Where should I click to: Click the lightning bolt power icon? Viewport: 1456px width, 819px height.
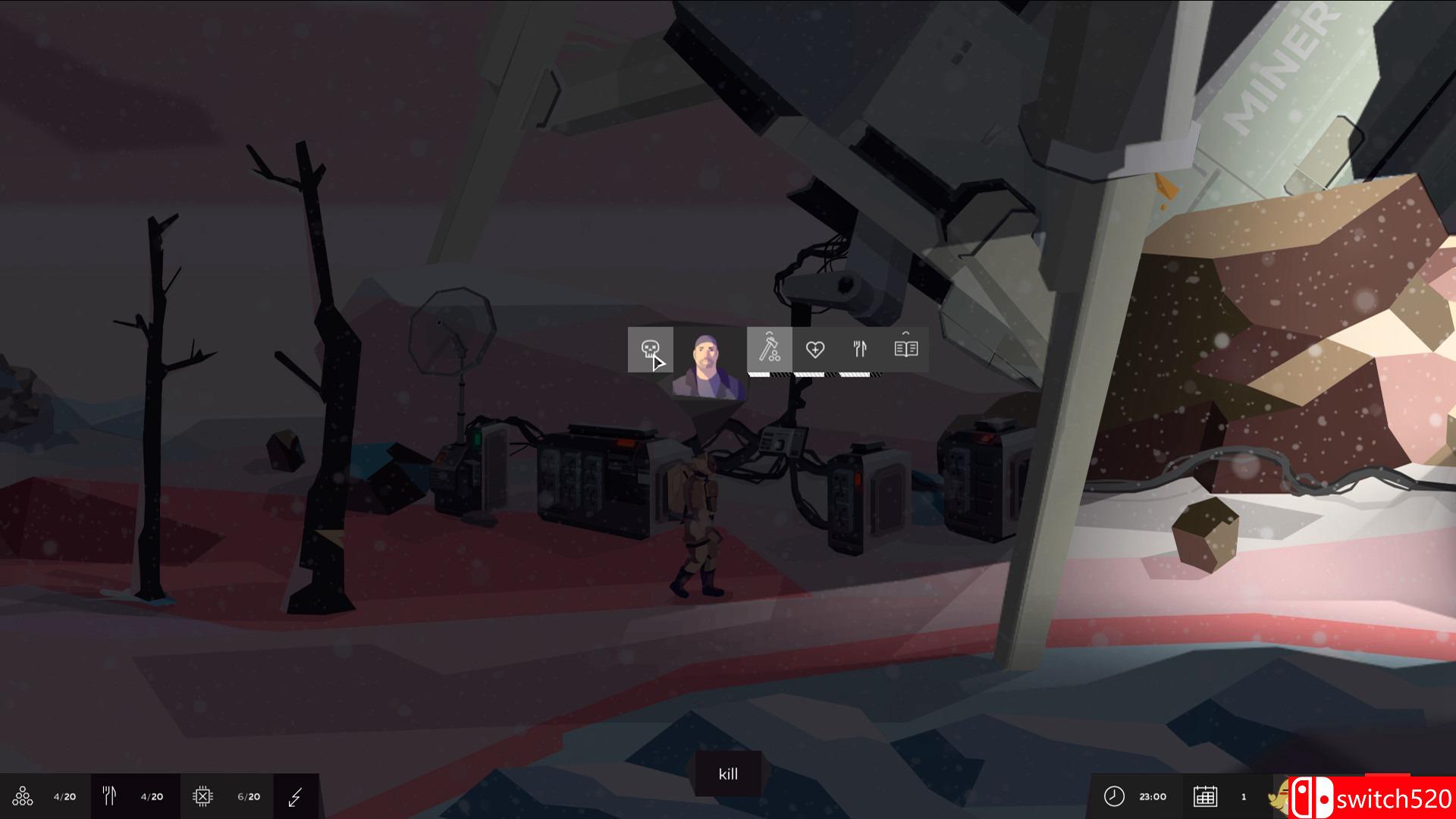pos(296,796)
